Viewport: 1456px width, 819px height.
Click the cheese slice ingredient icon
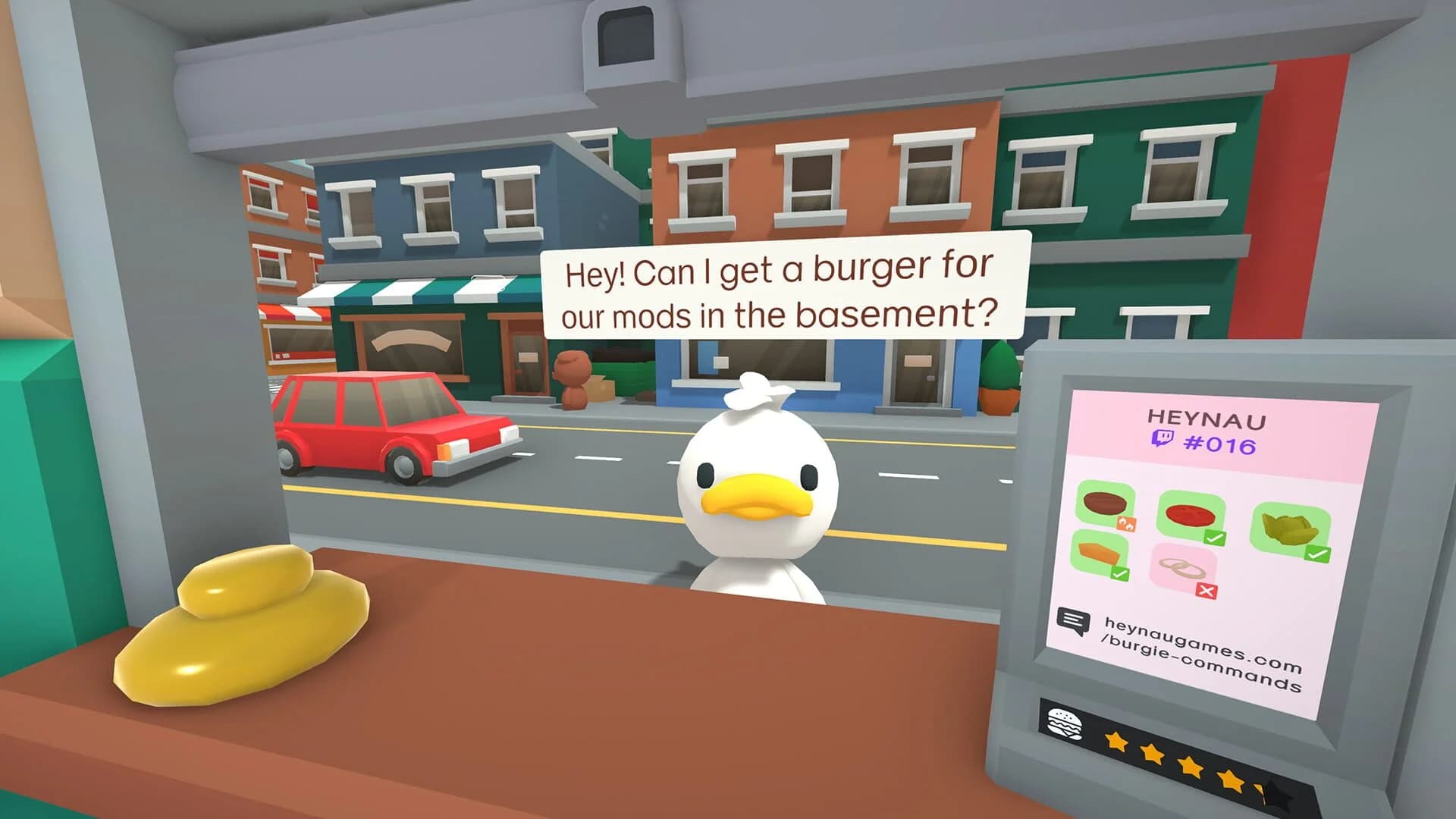coord(1097,552)
